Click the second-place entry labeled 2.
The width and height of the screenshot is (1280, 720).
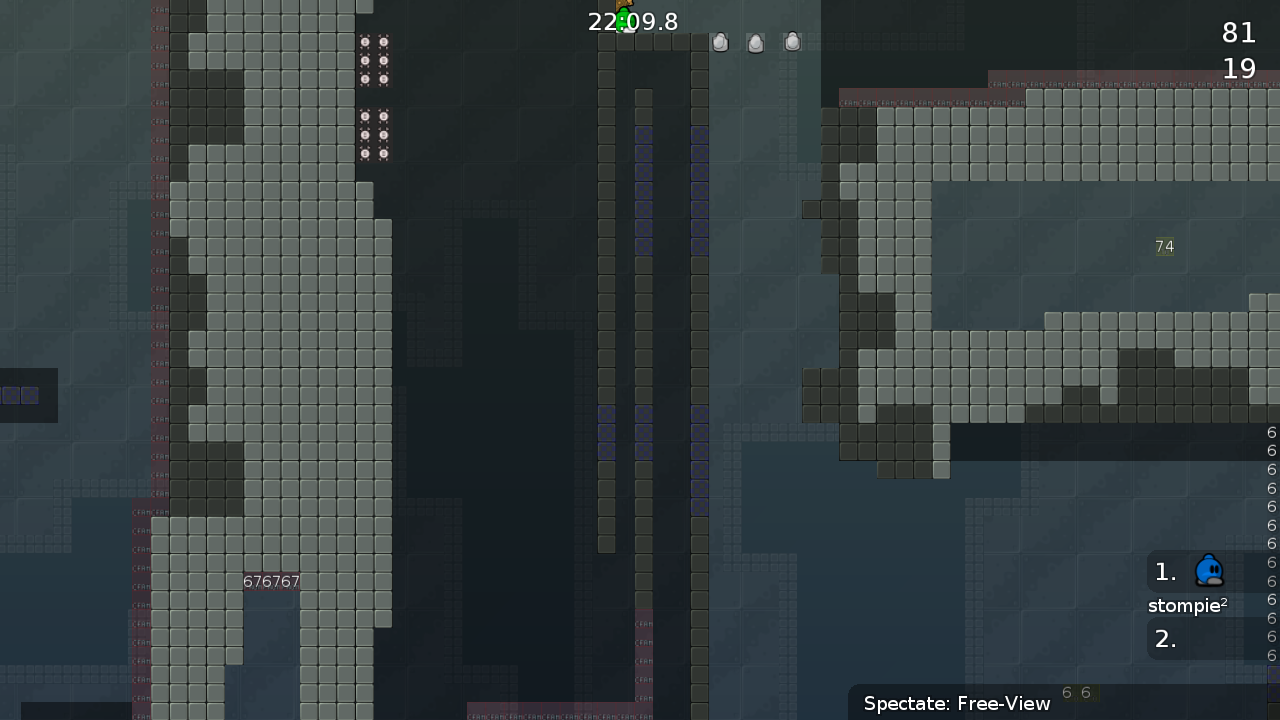click(x=1166, y=639)
